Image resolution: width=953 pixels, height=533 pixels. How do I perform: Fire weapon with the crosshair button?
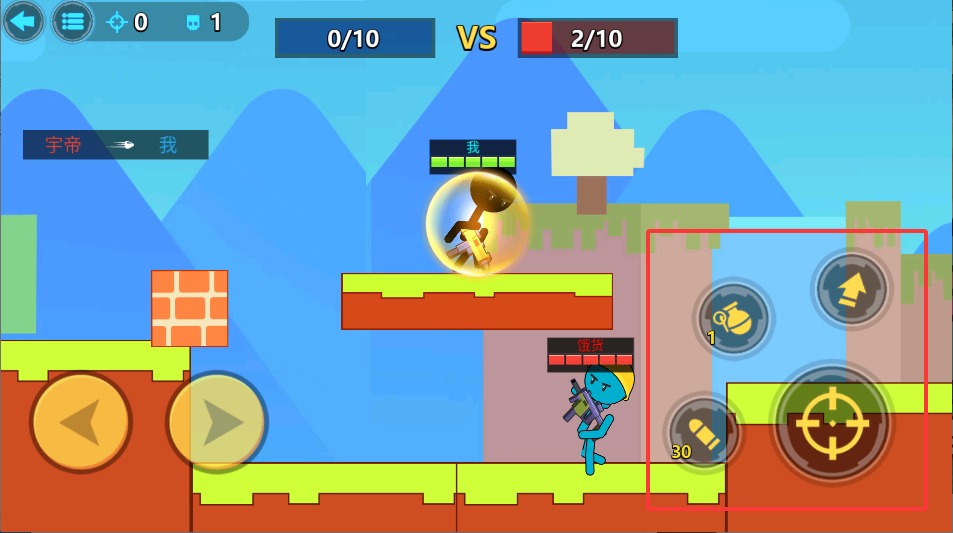831,422
